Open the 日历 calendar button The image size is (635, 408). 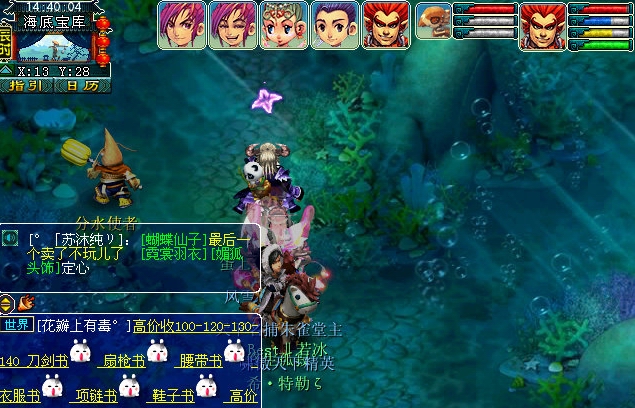(76, 86)
